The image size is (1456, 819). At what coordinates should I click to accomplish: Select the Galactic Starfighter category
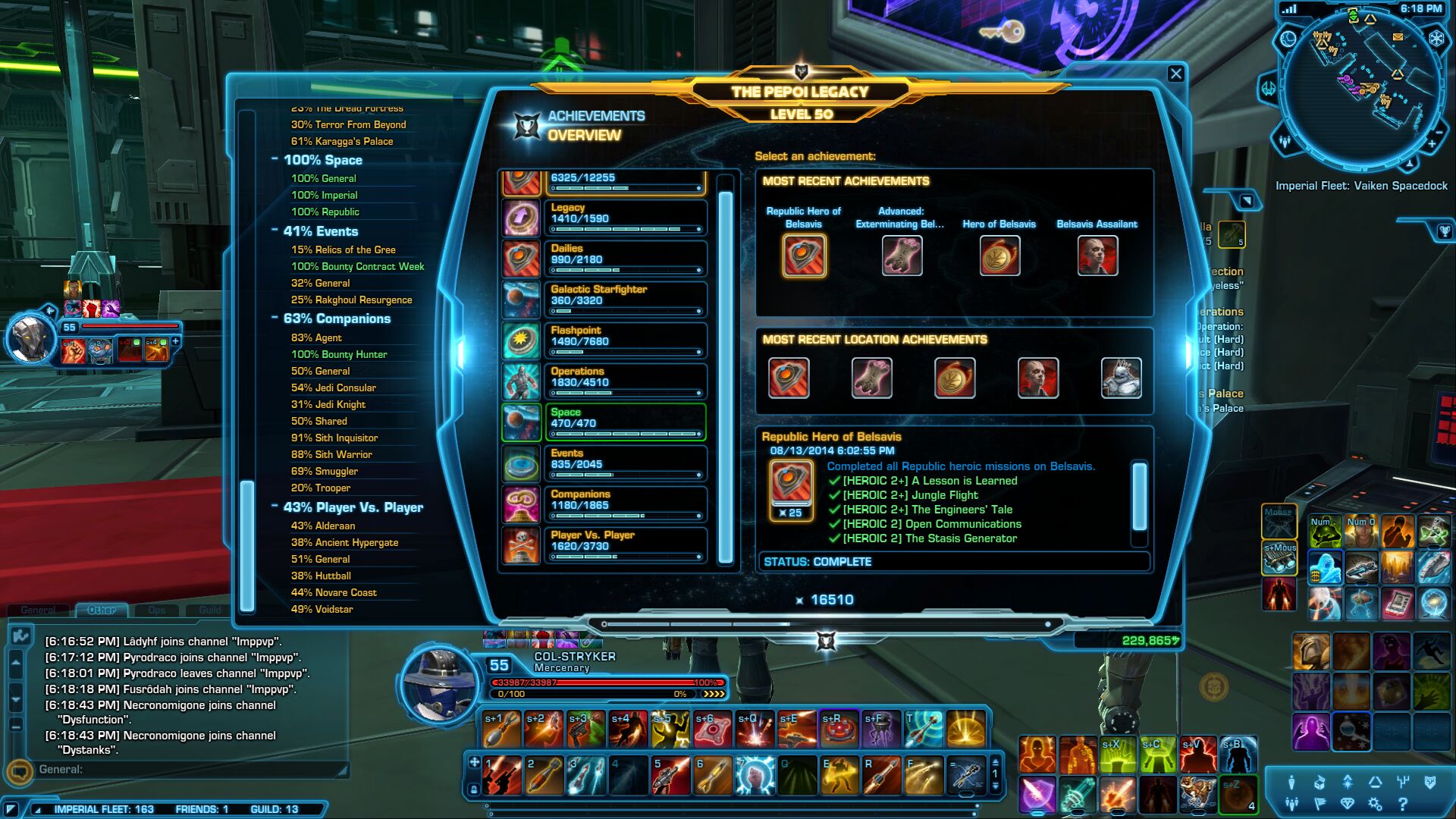point(625,299)
